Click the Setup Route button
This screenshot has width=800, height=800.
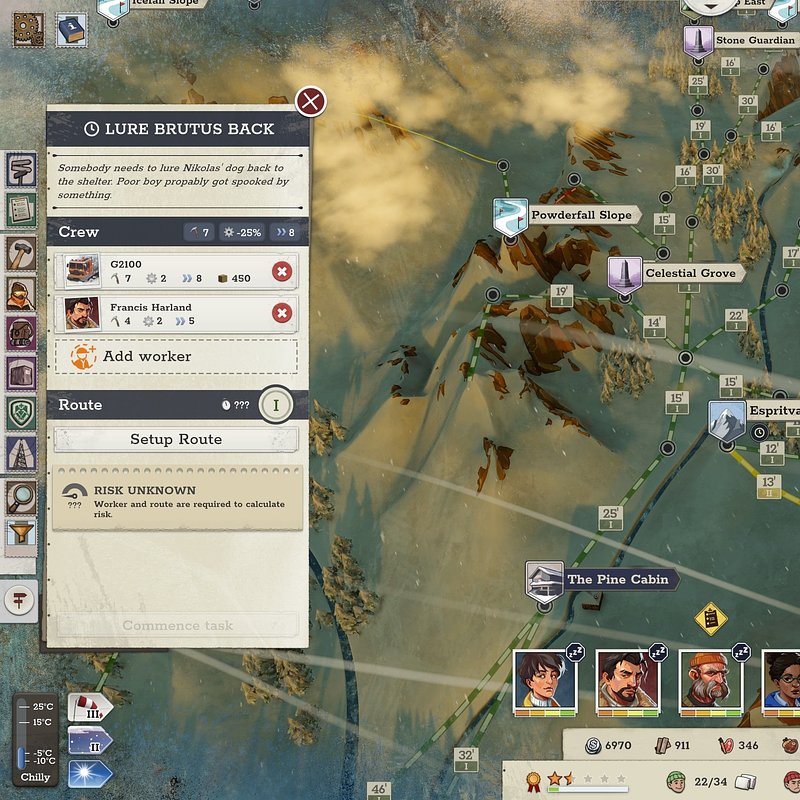point(176,439)
